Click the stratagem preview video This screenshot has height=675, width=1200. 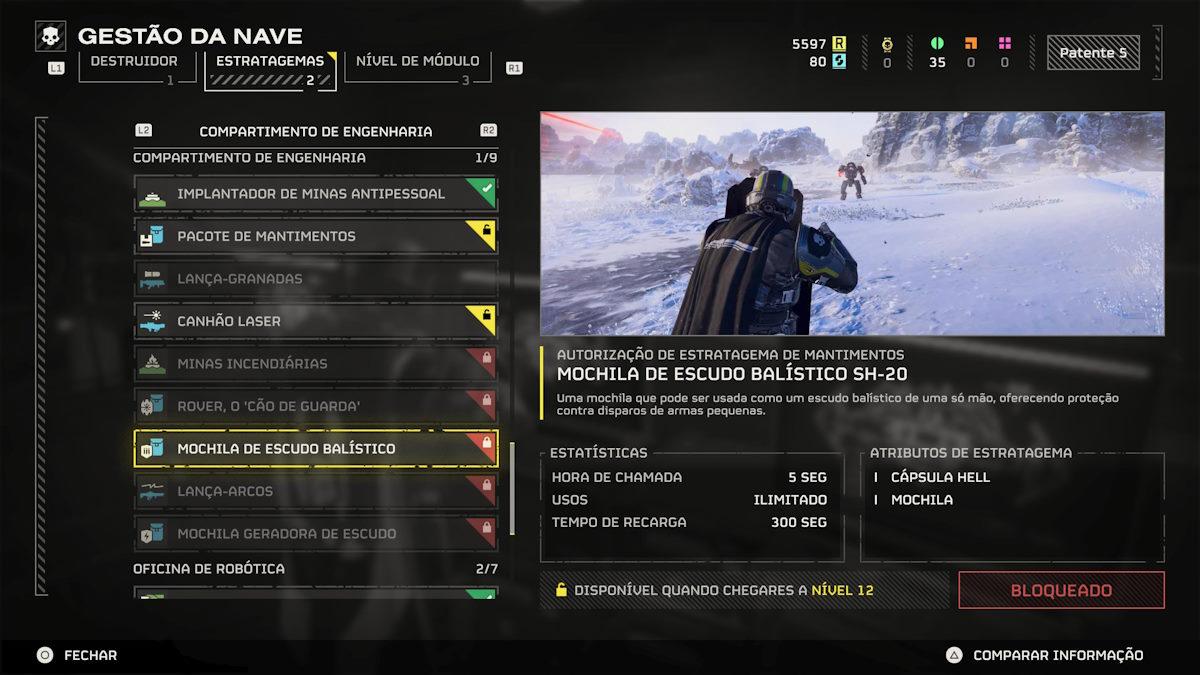pyautogui.click(x=852, y=223)
